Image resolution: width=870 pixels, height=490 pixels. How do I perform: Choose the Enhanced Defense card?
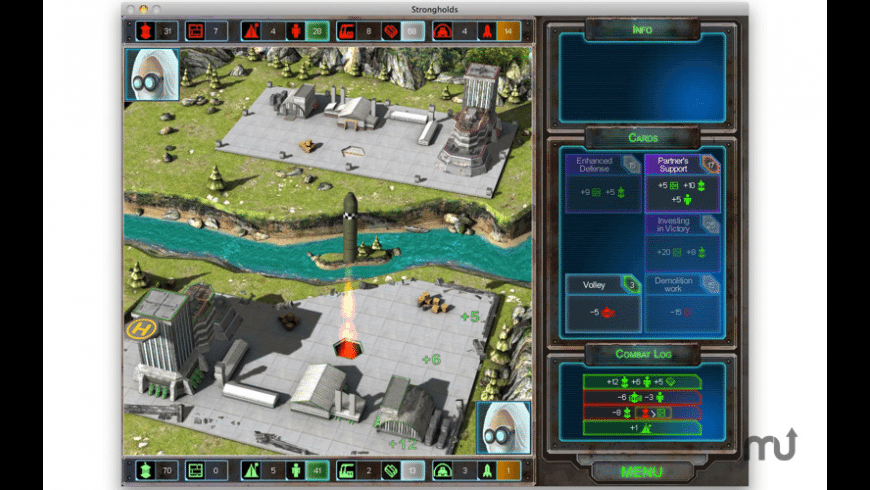(604, 182)
